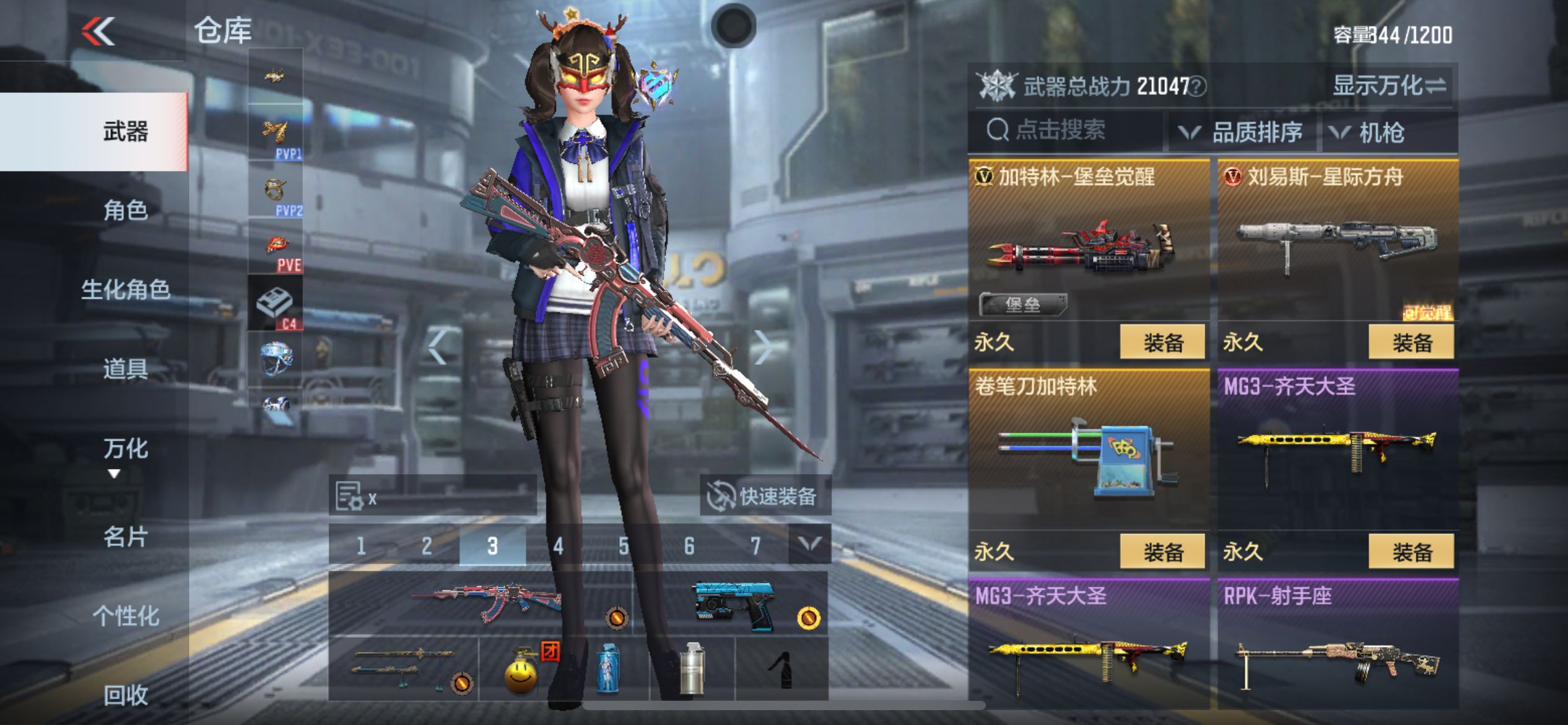Equip the 卷笔刀加特林 weapon

tap(1163, 551)
